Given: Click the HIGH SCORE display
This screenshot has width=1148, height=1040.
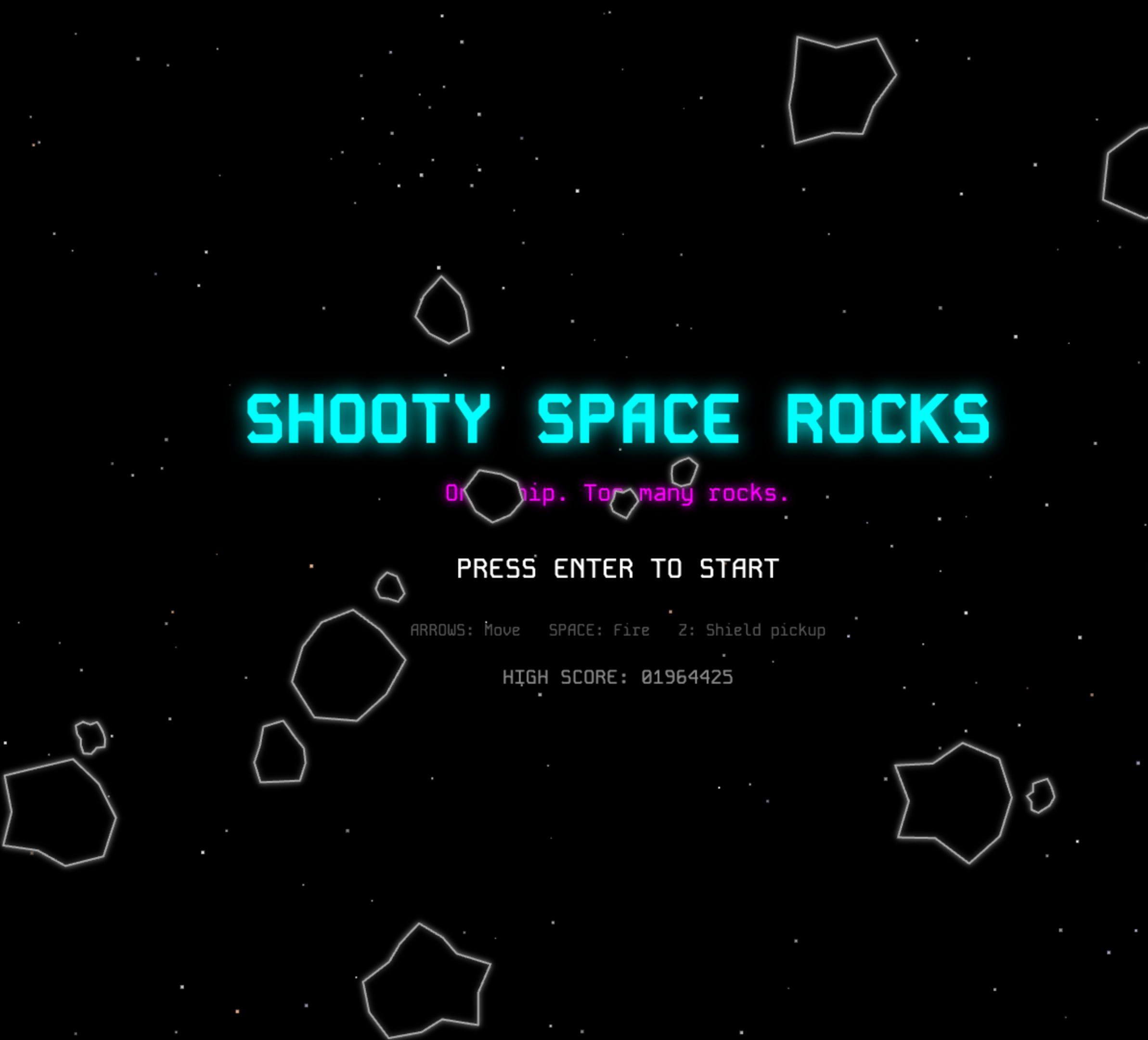Looking at the screenshot, I should coord(619,677).
